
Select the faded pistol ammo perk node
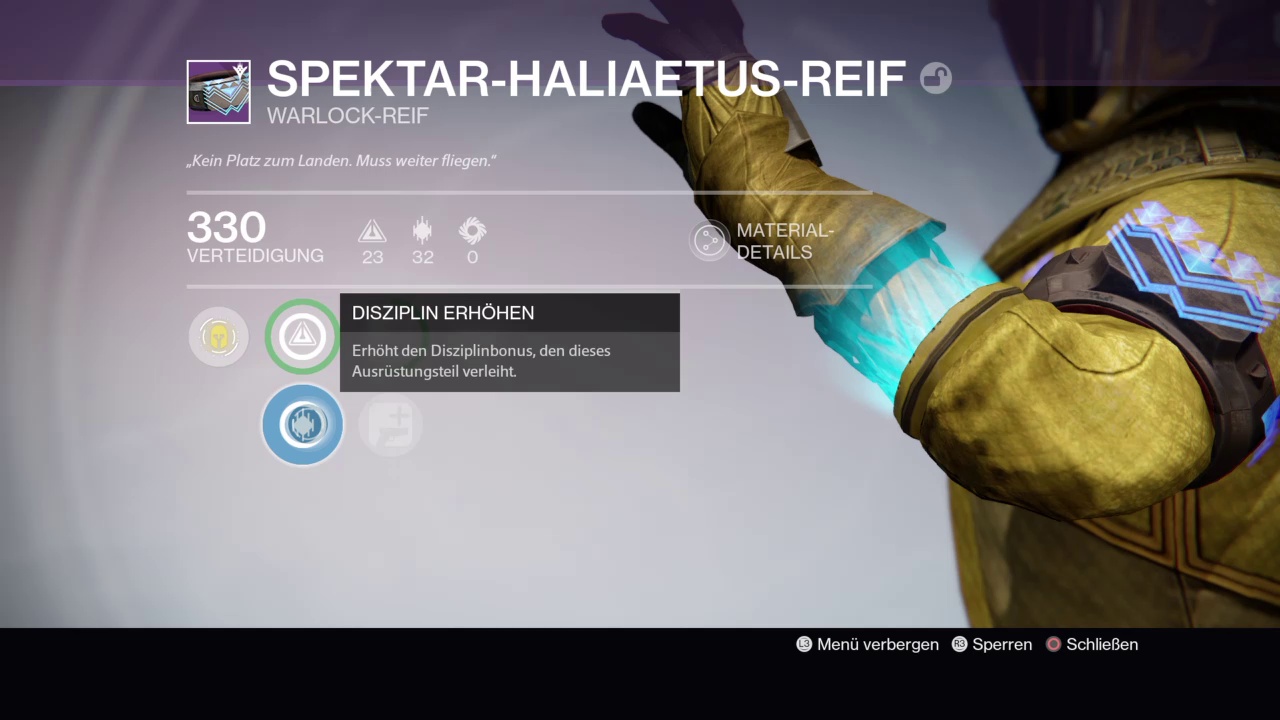(x=390, y=425)
